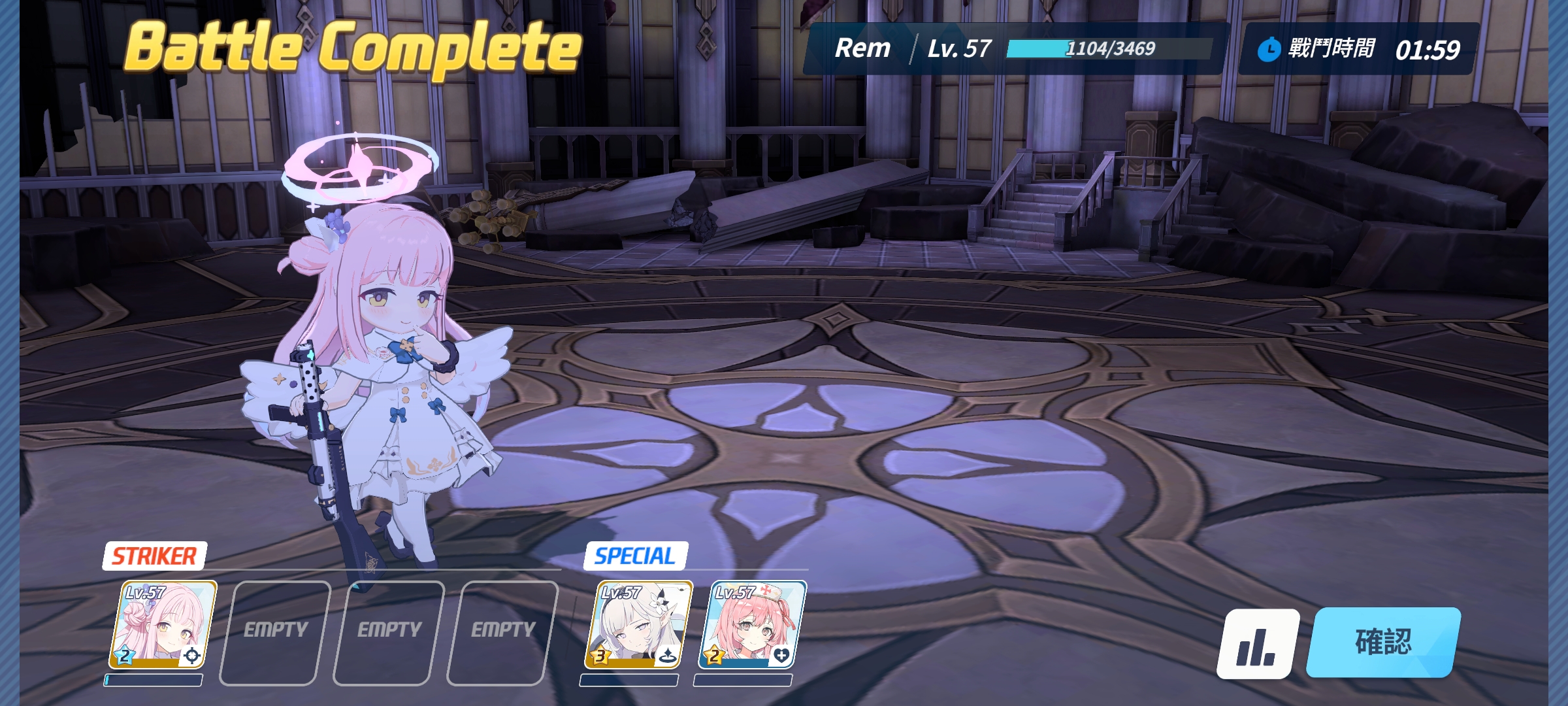This screenshot has height=706, width=1568.
Task: Pick the pink-haired nurse special portrait
Action: (752, 625)
